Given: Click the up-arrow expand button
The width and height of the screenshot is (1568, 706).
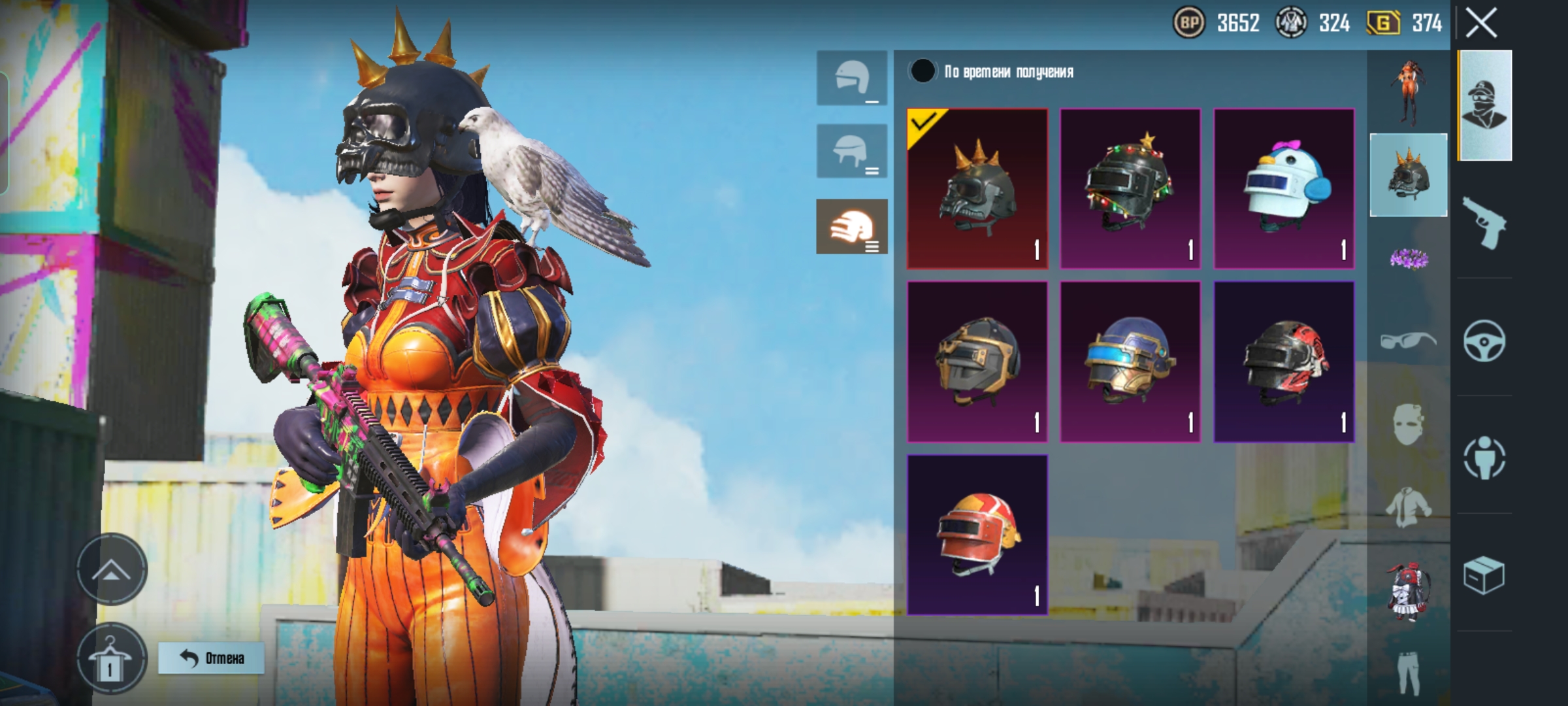Looking at the screenshot, I should pyautogui.click(x=112, y=569).
